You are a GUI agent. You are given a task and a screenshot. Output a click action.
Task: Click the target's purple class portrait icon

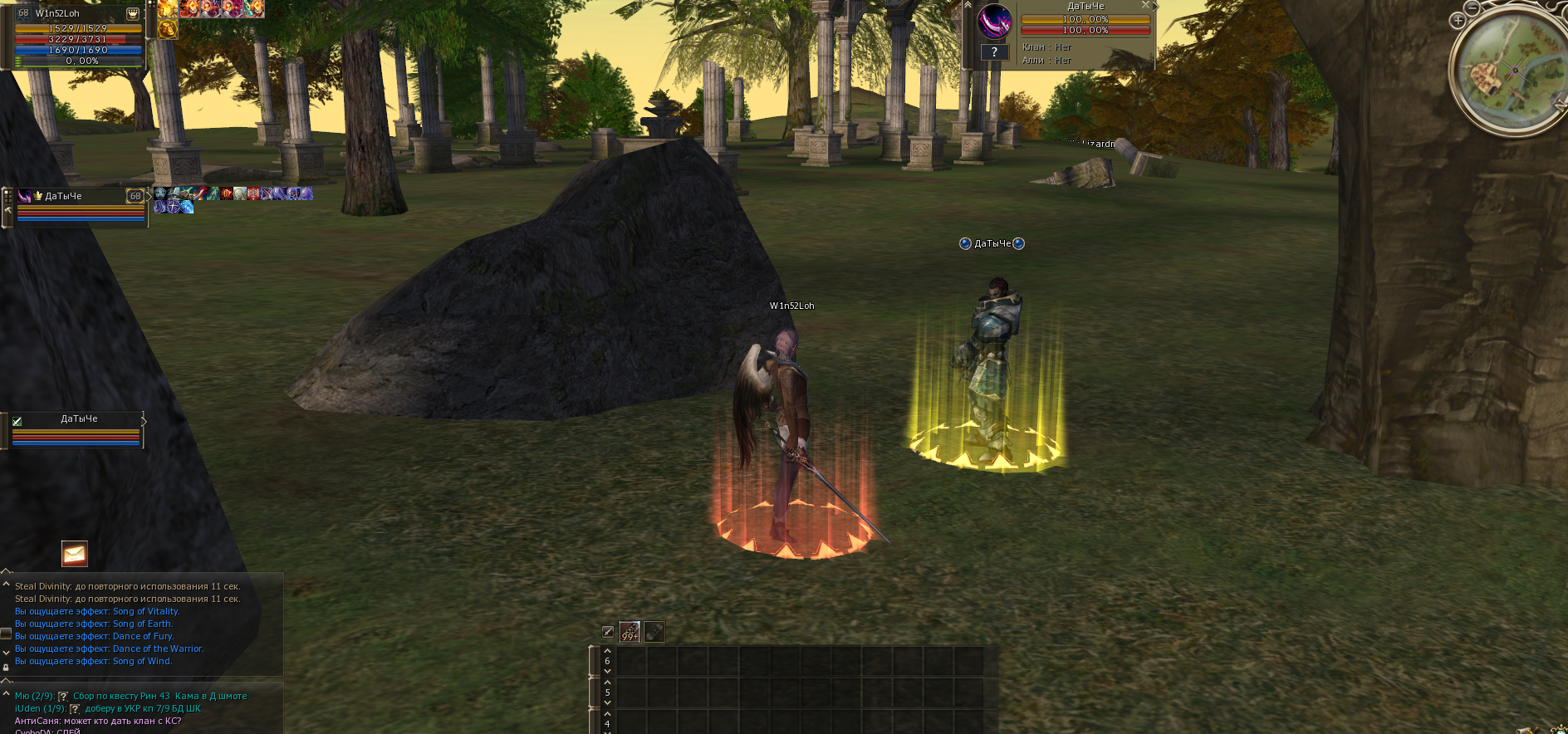994,22
